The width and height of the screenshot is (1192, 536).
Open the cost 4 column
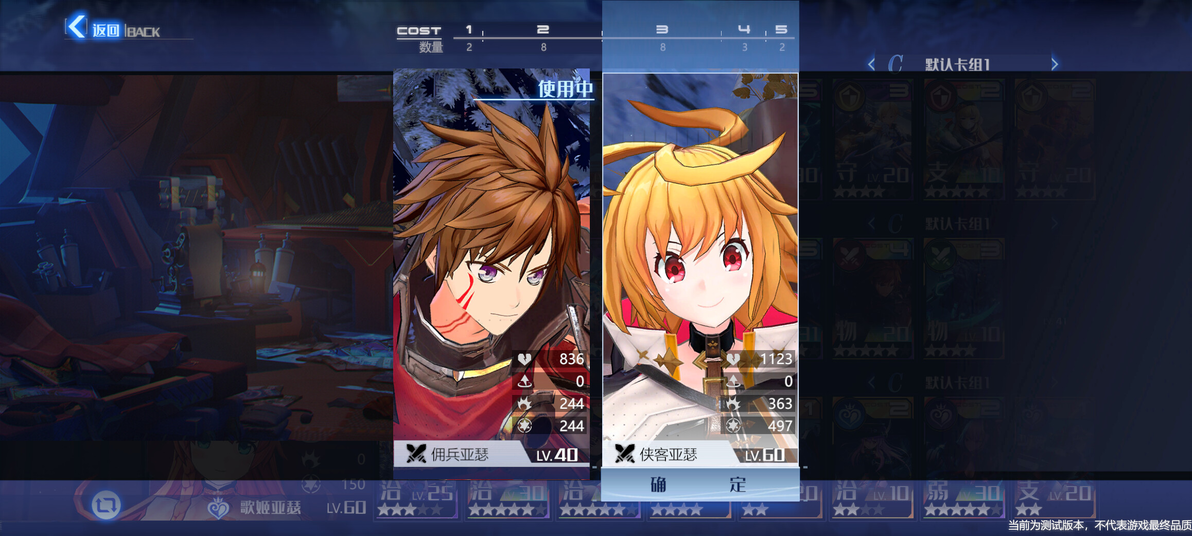click(744, 37)
